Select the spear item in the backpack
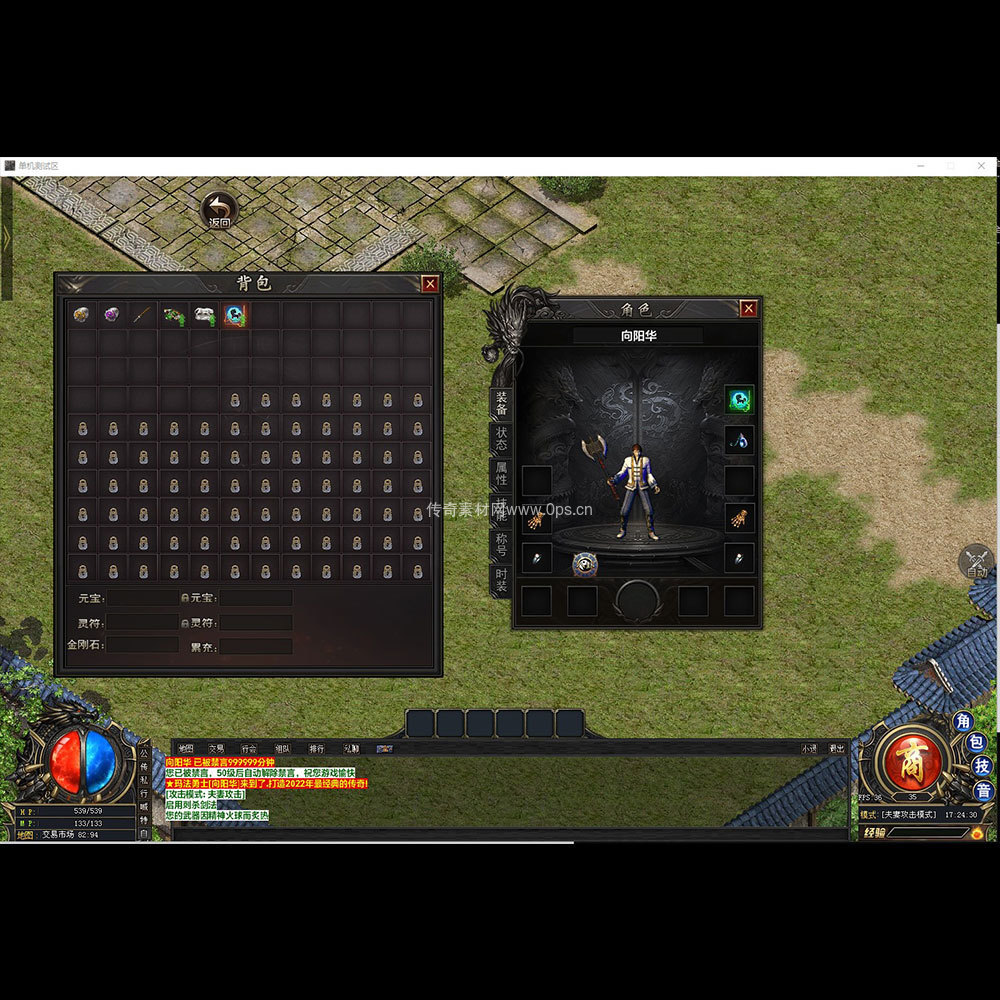1000x1000 pixels. [x=143, y=315]
